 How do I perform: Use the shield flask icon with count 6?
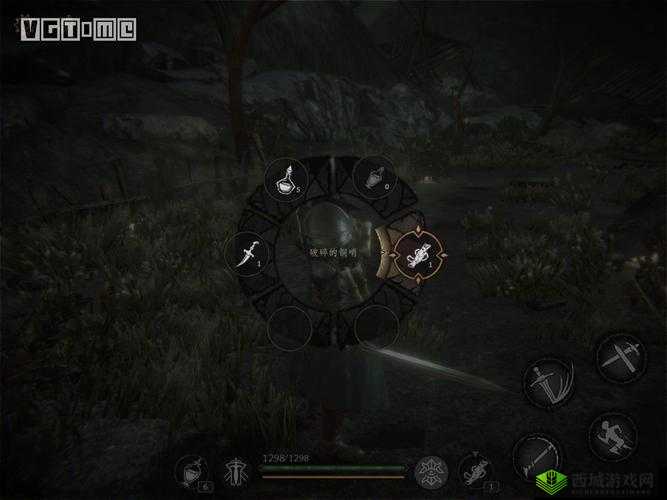(191, 470)
